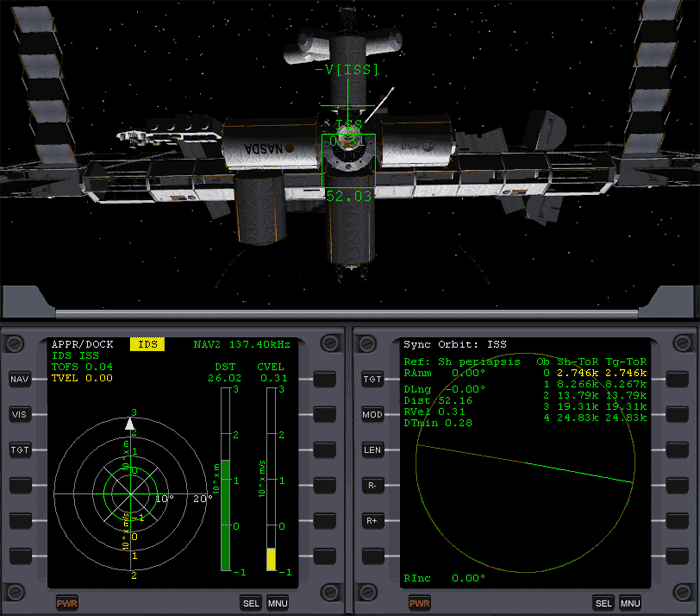Open the MNU menu on Sync Orbit MFD
The height and width of the screenshot is (616, 700).
pyautogui.click(x=630, y=603)
